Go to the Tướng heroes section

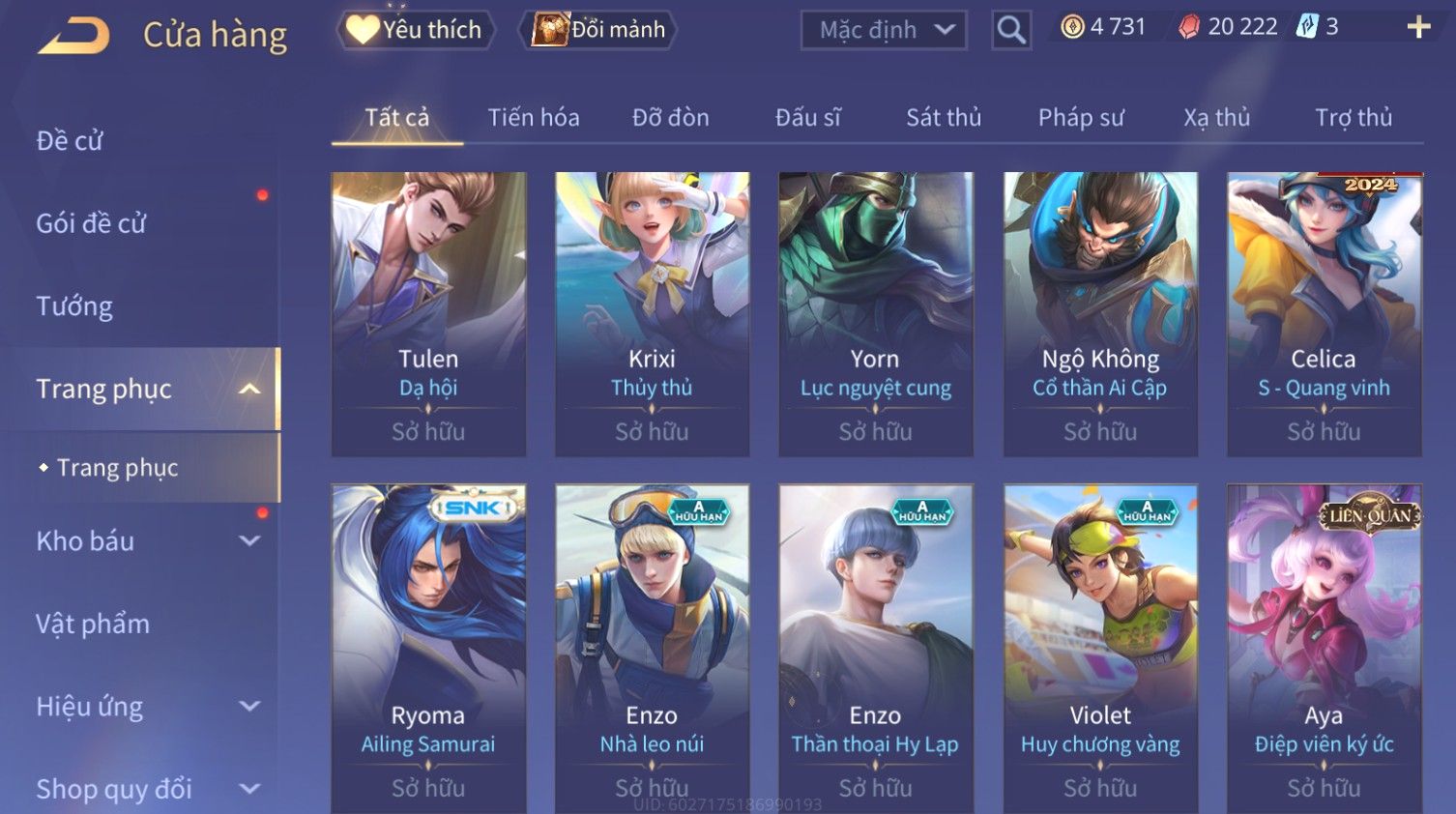coord(74,306)
